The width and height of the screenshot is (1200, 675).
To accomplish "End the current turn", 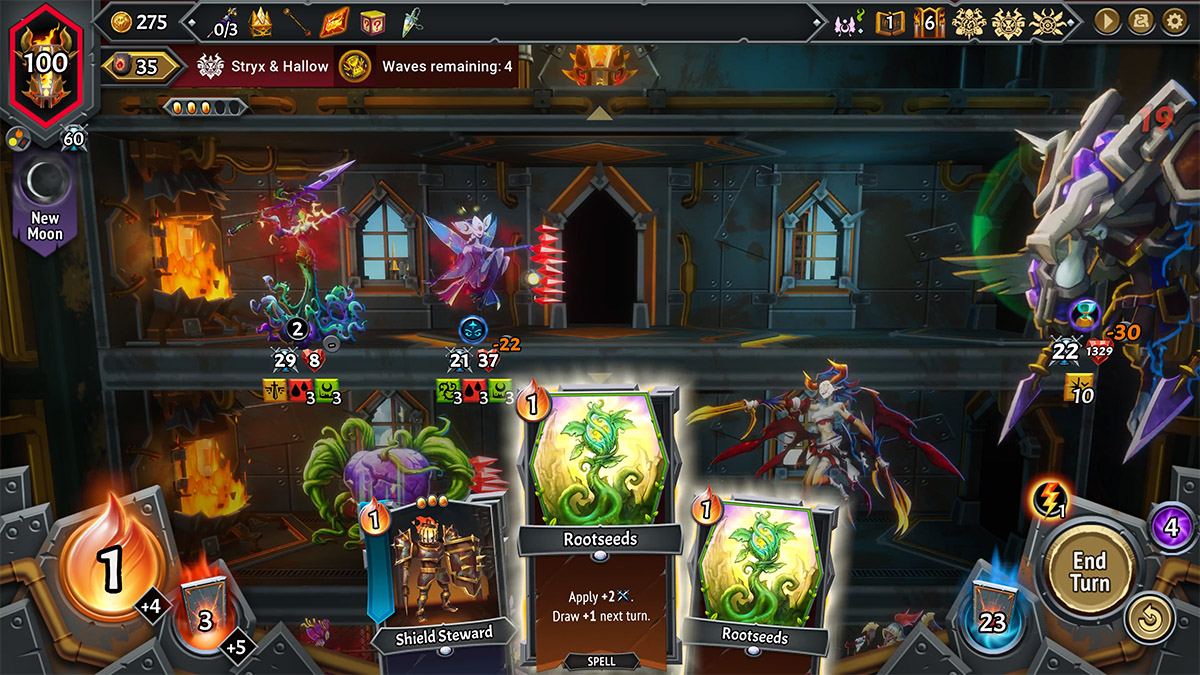I will click(1089, 570).
